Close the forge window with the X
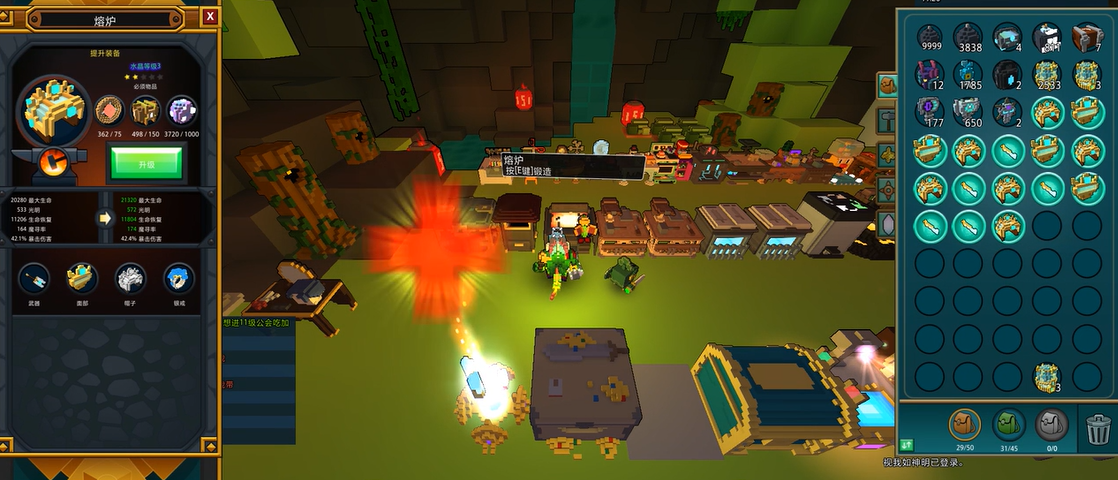Viewport: 1118px width, 480px height. pyautogui.click(x=209, y=16)
